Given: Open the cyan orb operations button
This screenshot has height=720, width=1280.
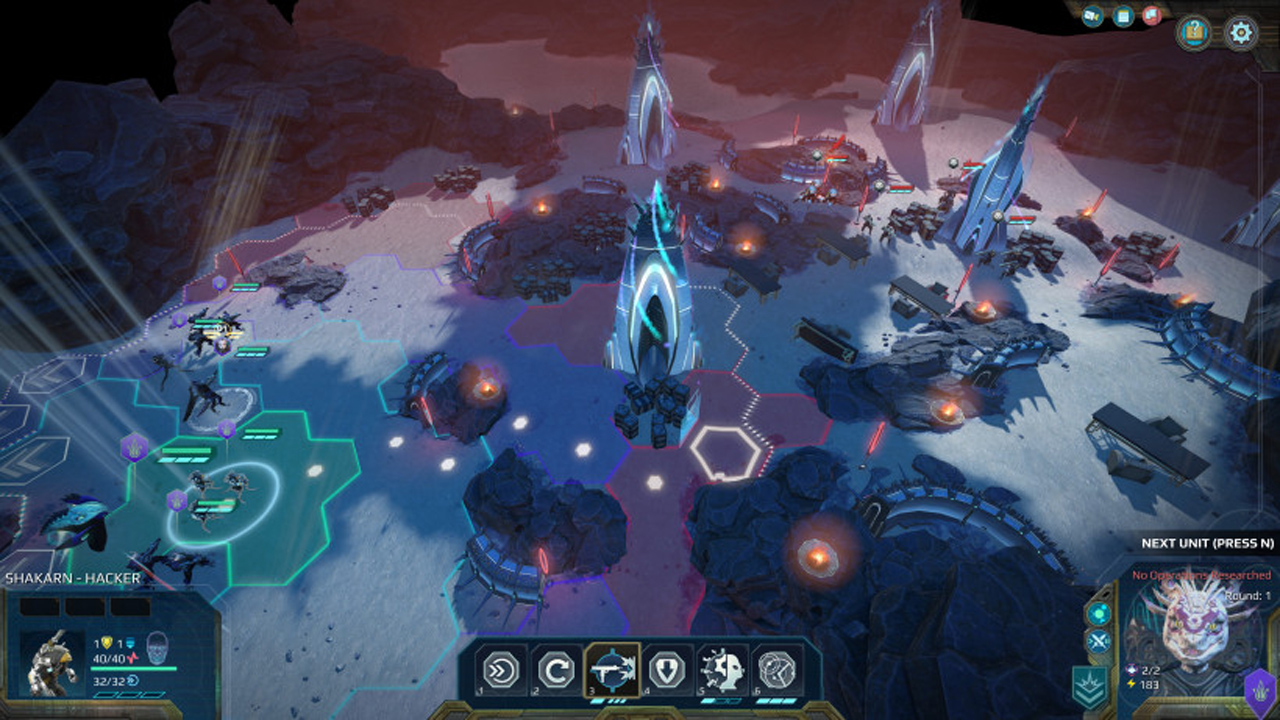Looking at the screenshot, I should coord(1099,613).
